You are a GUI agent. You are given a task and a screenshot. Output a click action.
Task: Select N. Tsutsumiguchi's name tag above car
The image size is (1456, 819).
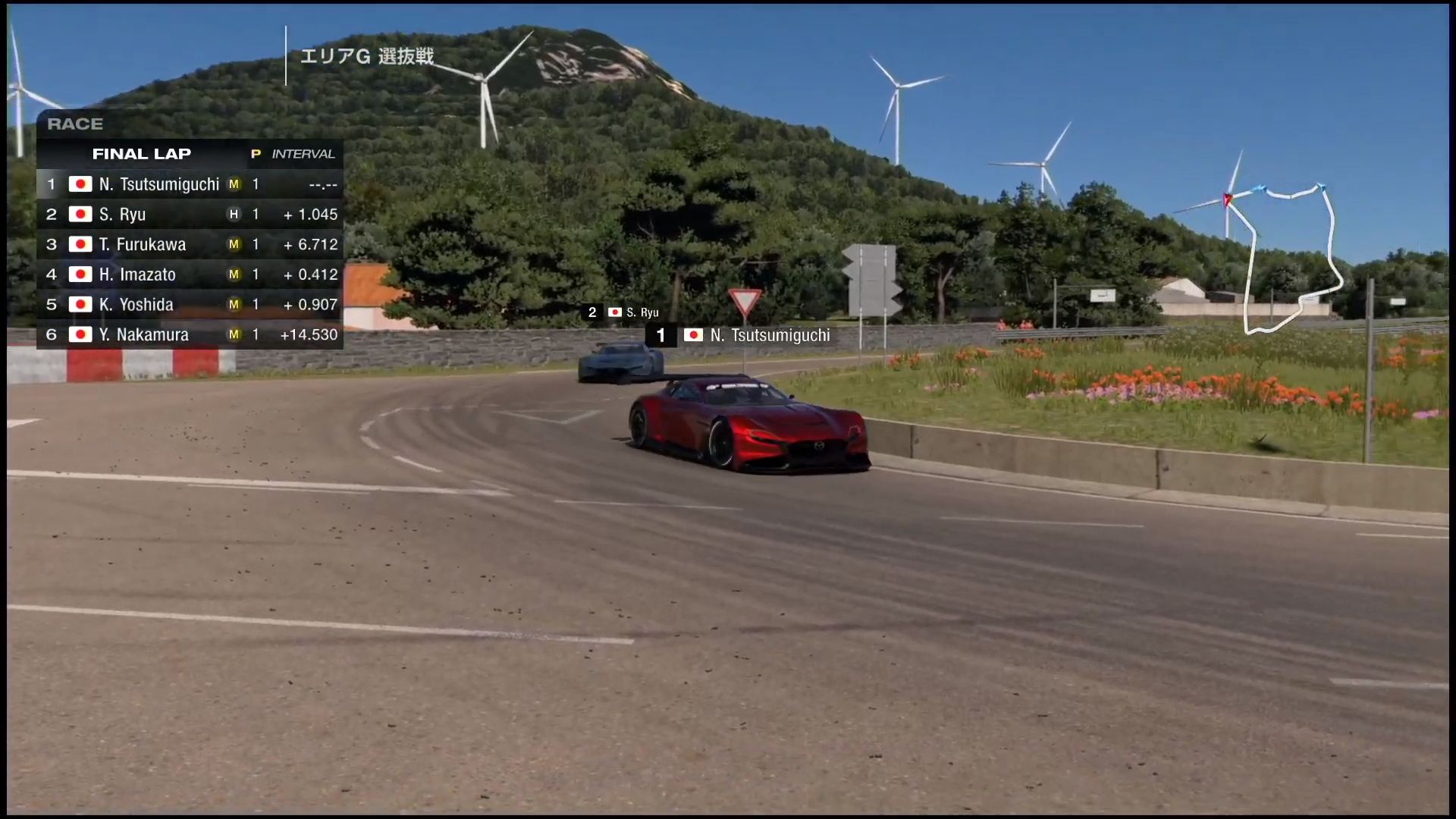click(742, 335)
